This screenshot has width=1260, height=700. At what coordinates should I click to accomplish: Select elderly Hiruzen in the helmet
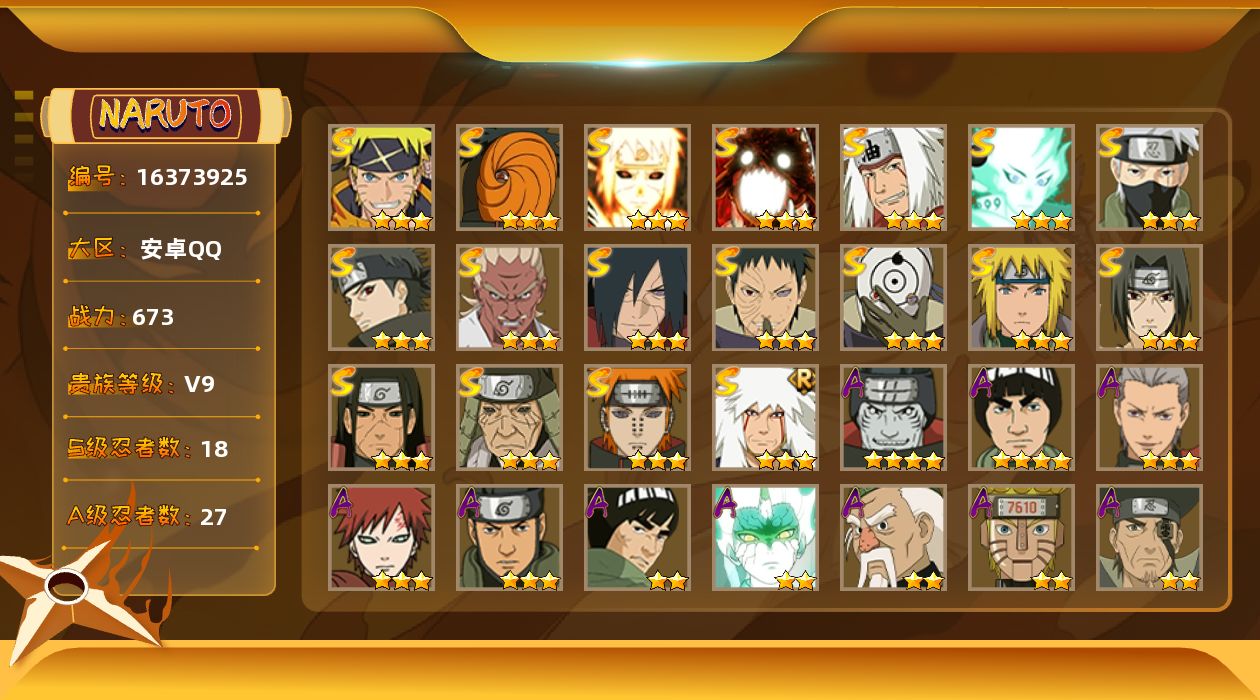click(x=509, y=417)
